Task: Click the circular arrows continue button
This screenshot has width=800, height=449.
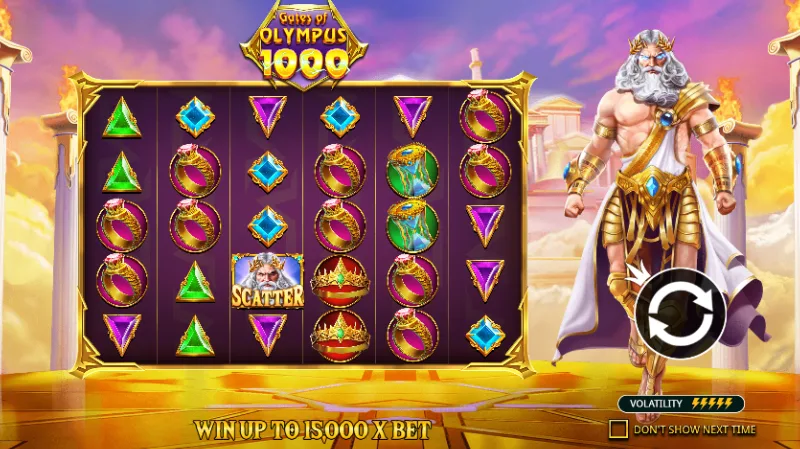Action: click(680, 314)
